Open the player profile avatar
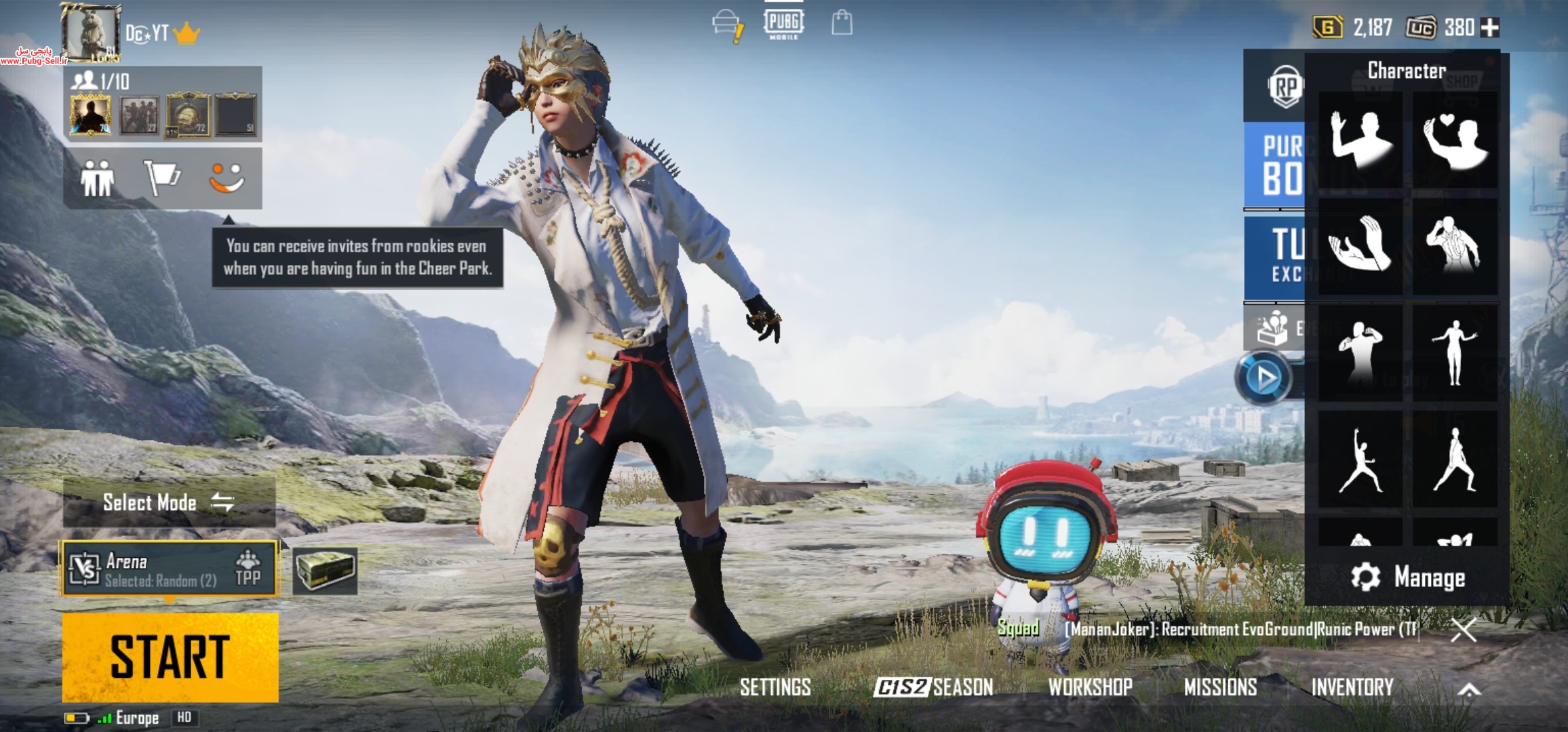1568x732 pixels. coord(90,32)
